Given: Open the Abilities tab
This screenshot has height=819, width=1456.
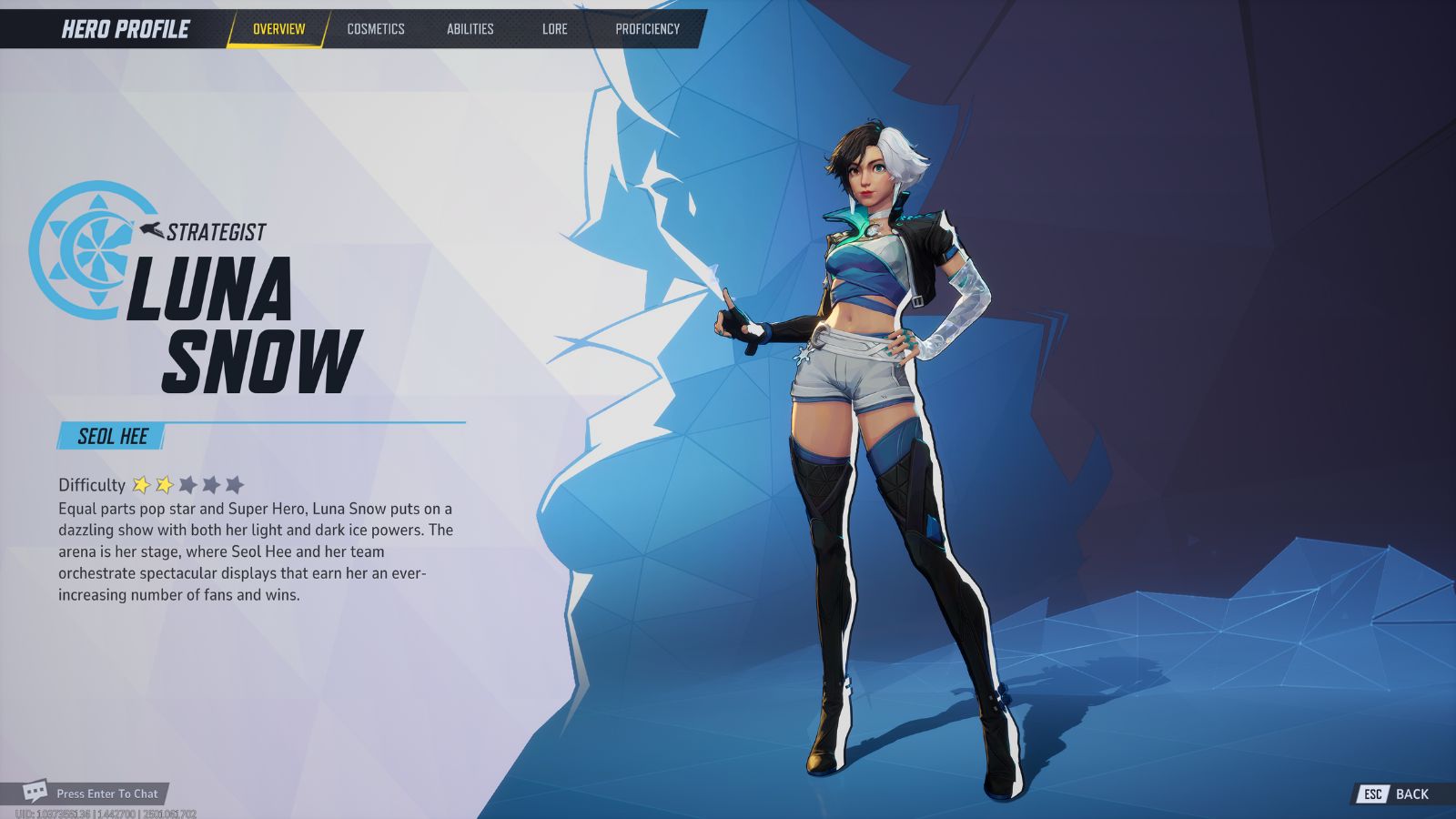Looking at the screenshot, I should (470, 28).
